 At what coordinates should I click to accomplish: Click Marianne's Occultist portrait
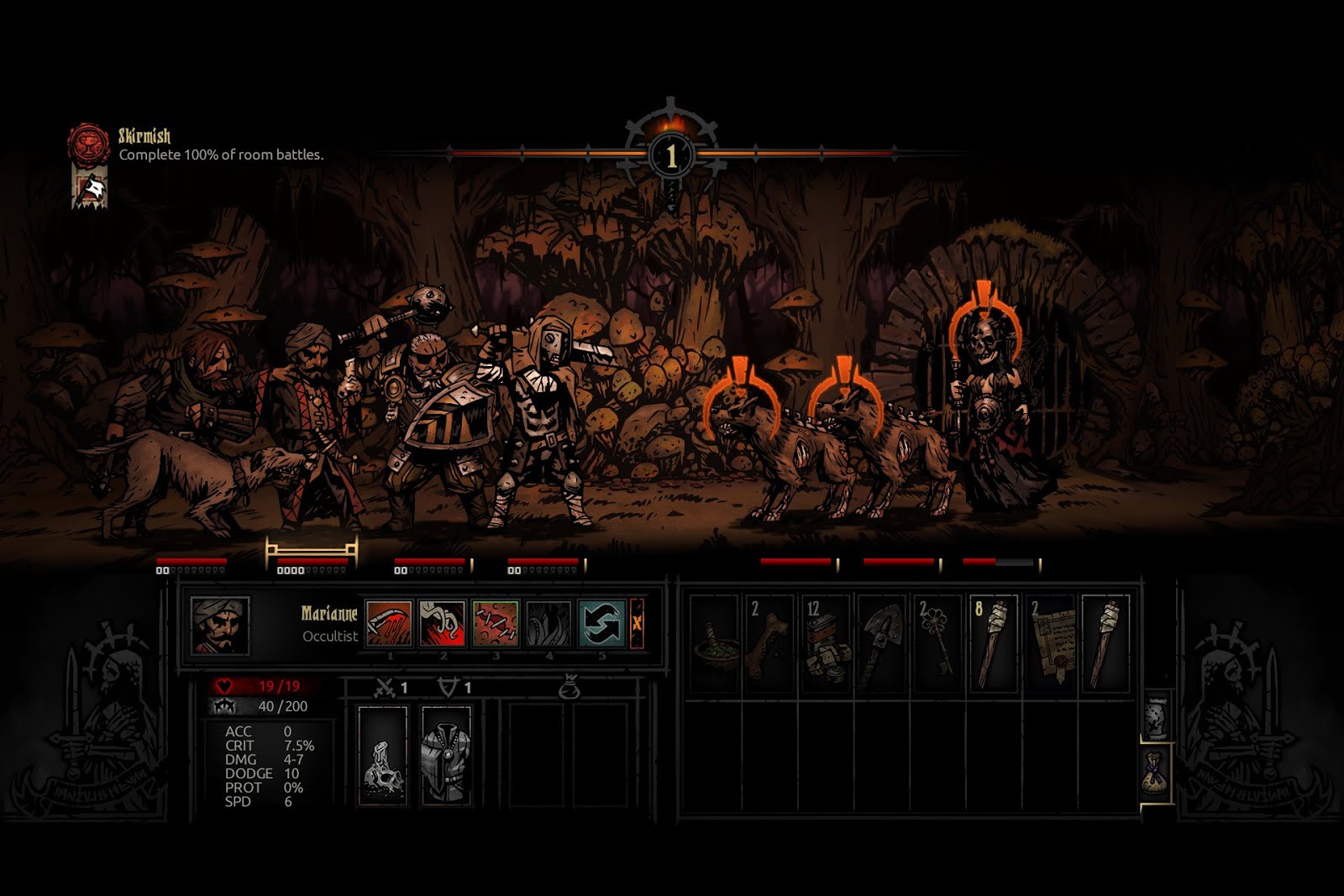click(x=220, y=626)
